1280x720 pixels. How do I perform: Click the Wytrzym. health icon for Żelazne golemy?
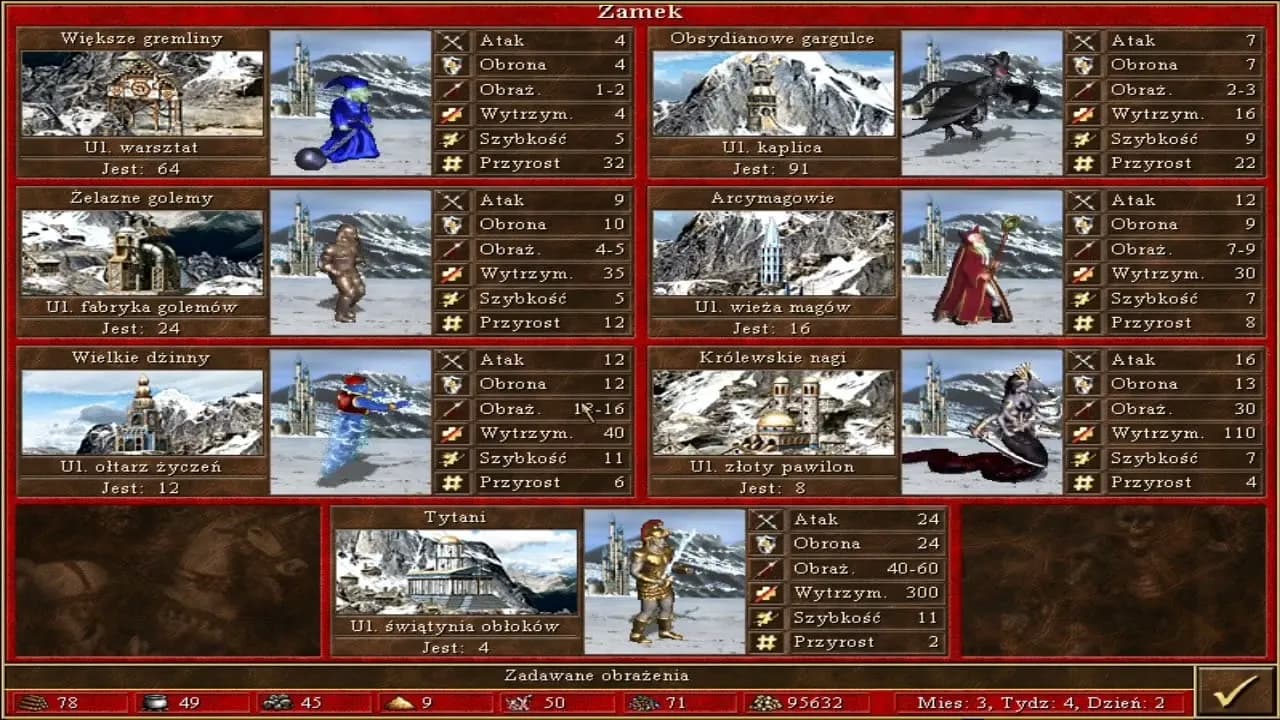point(452,274)
